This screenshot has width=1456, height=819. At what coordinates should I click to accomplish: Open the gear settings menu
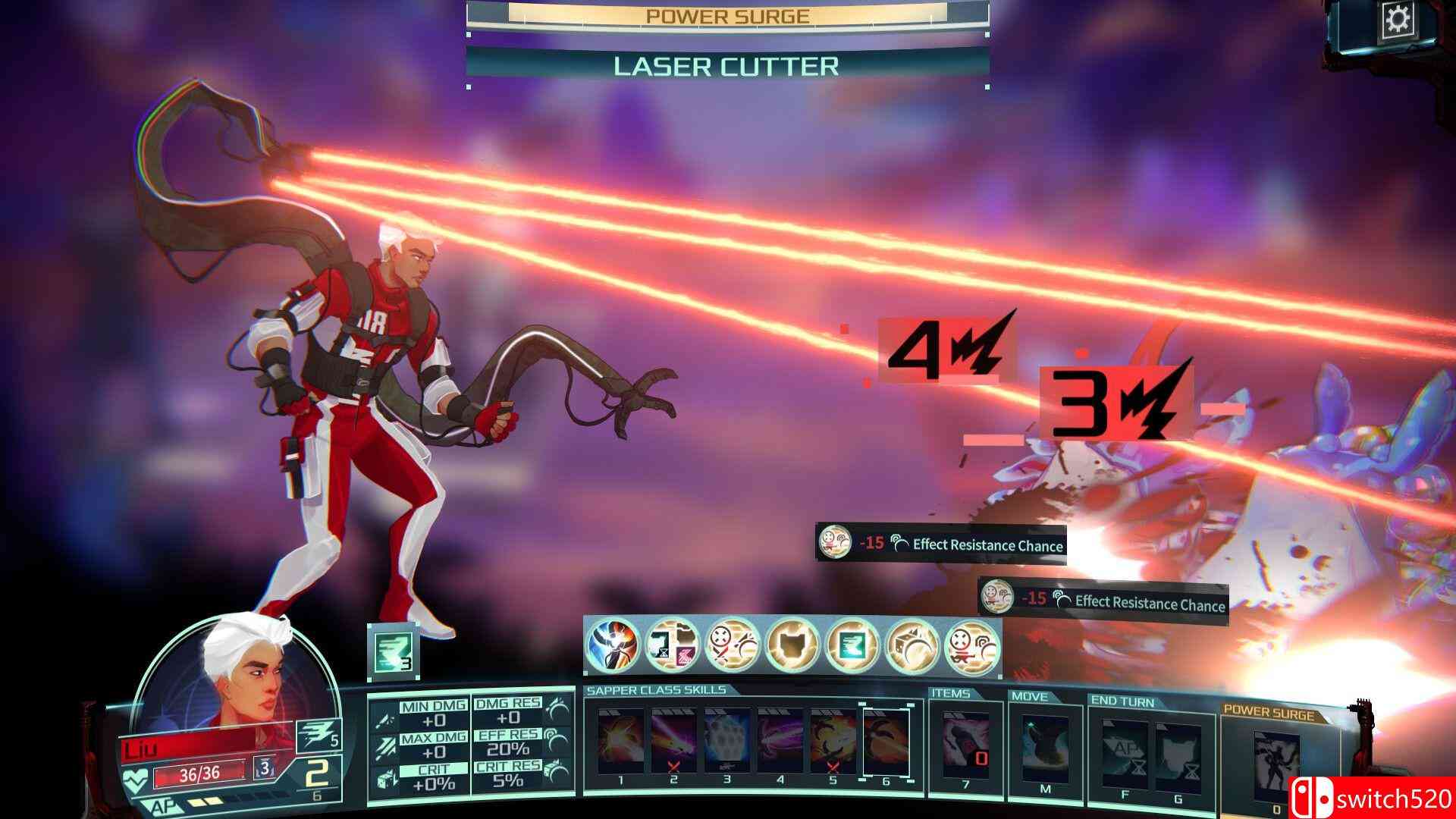[x=1396, y=20]
